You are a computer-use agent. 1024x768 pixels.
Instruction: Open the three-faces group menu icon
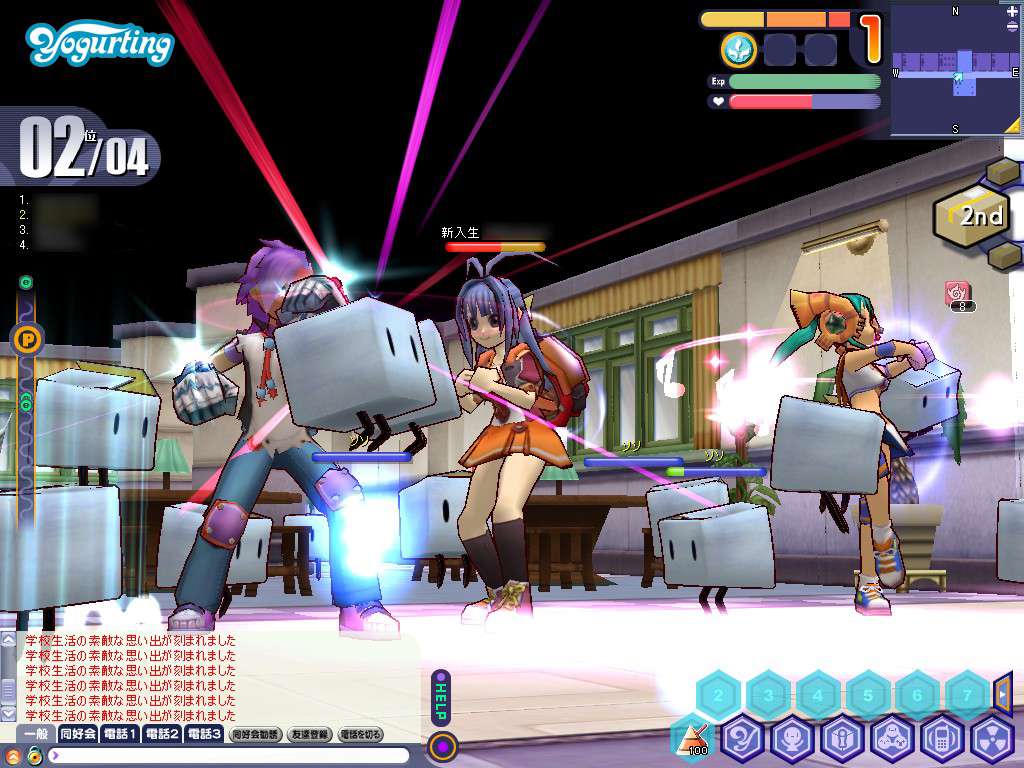pos(891,740)
